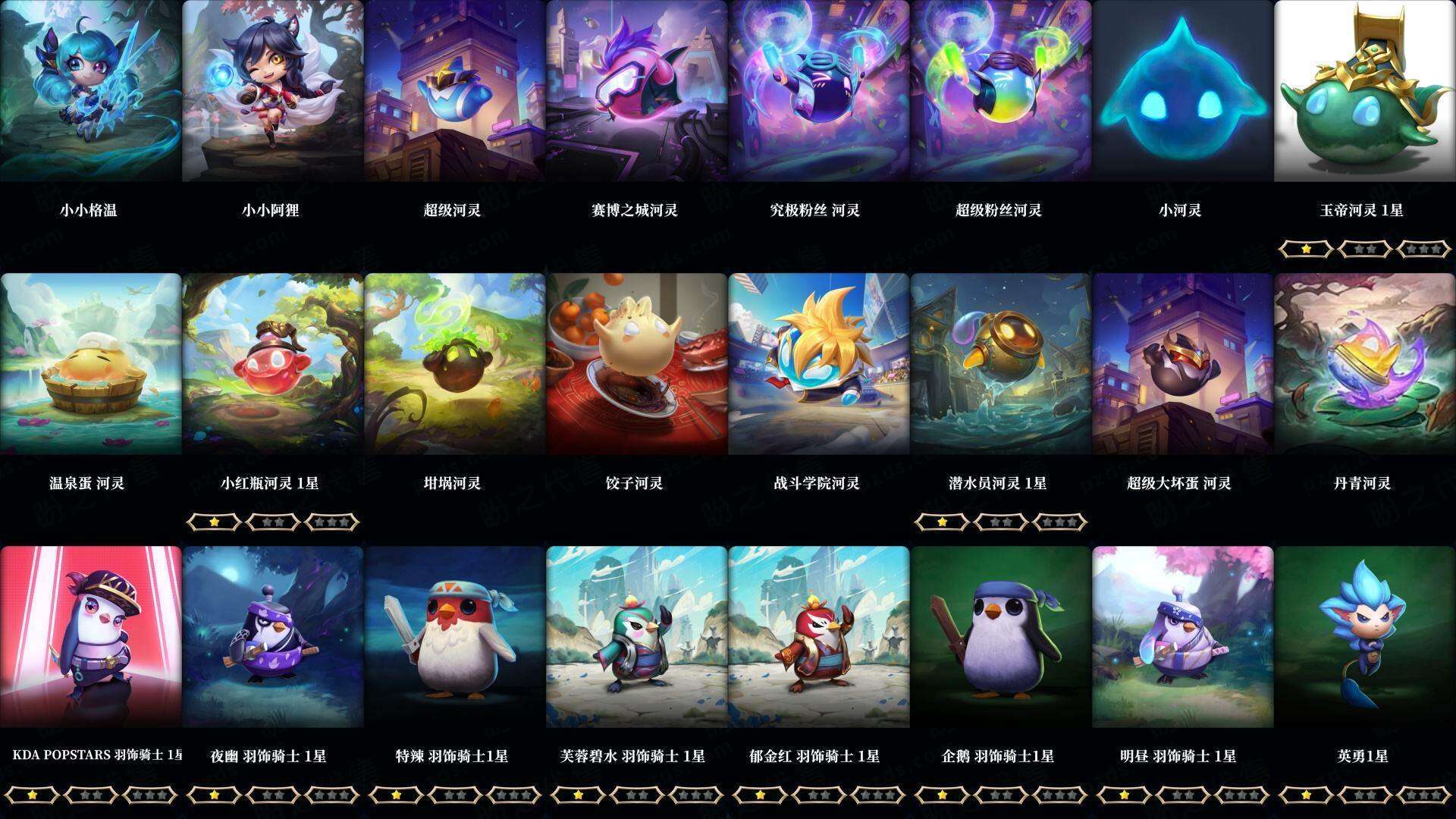
Task: Open the 小小阿狸 portrait
Action: [x=273, y=91]
